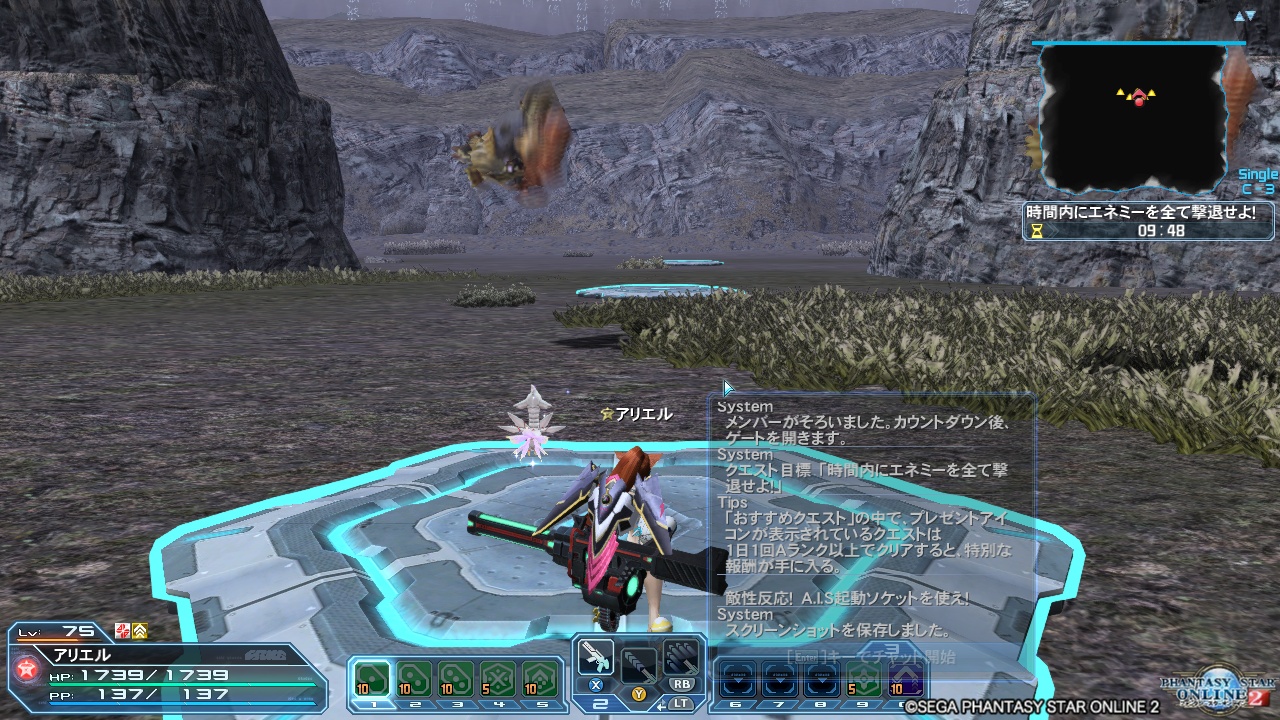Select empty subpalette slot 8
Image resolution: width=1280 pixels, height=720 pixels.
[x=822, y=679]
